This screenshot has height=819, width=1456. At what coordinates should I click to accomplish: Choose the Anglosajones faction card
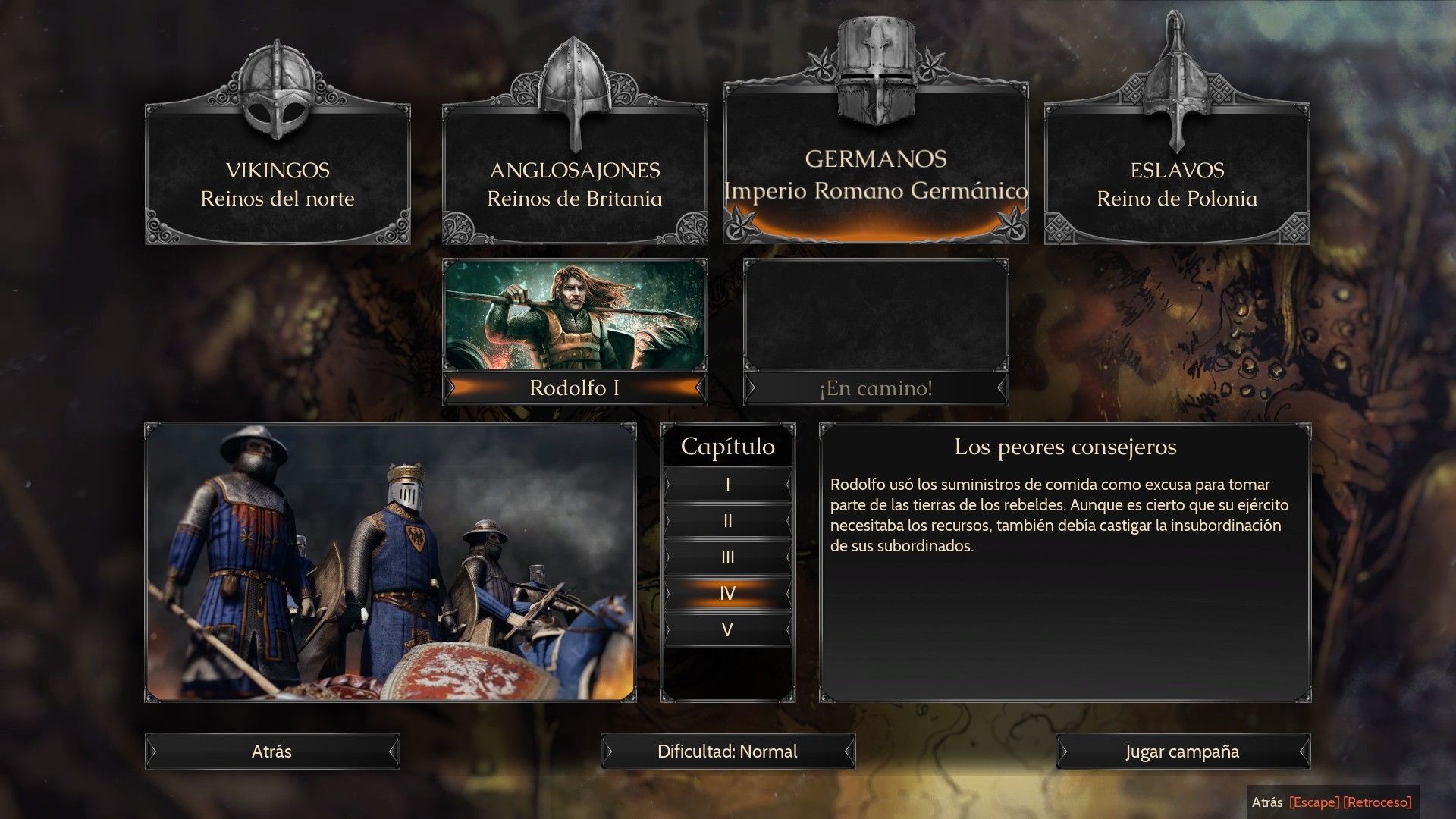[575, 174]
